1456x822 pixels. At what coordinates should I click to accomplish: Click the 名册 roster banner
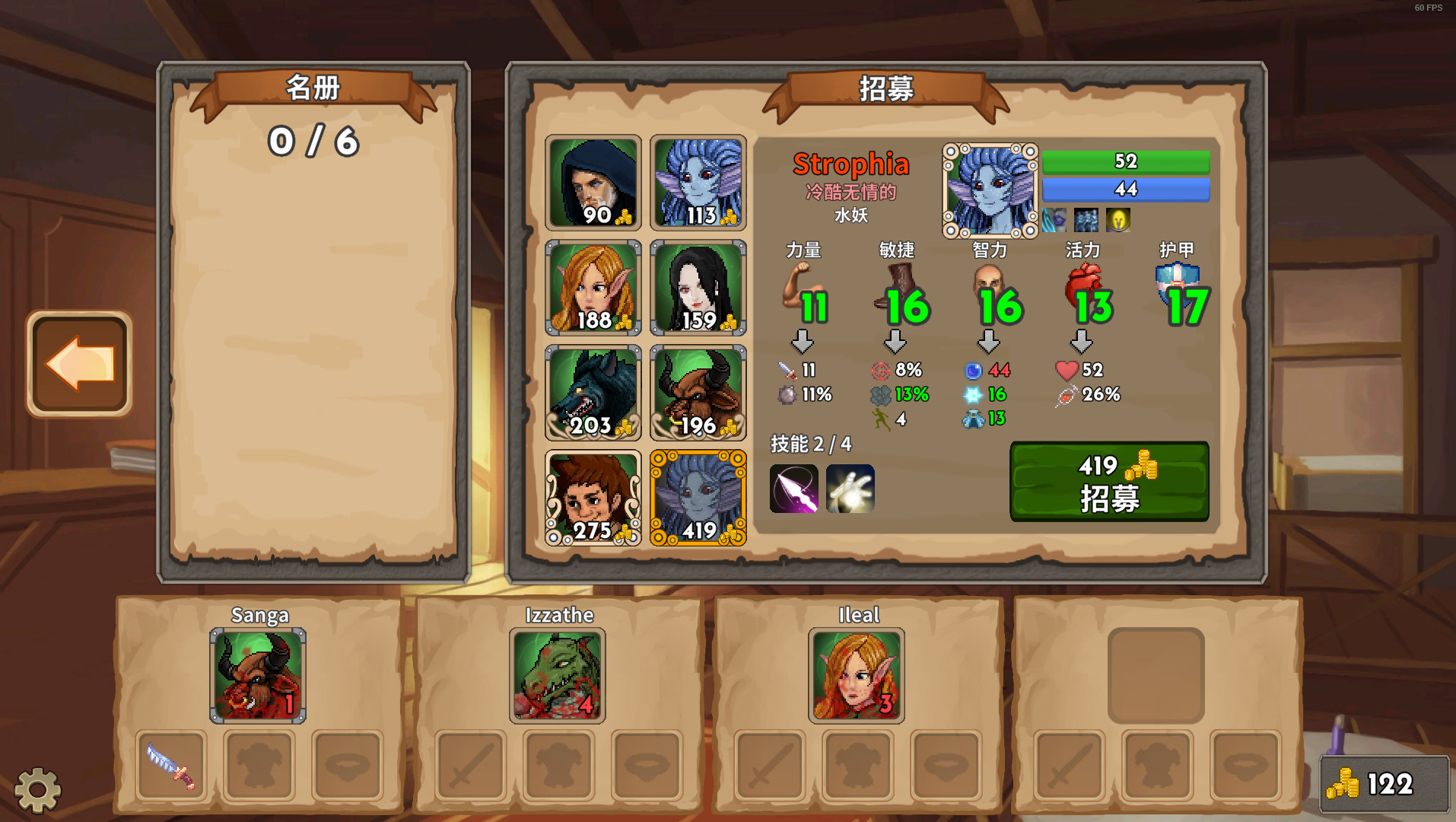pos(312,87)
